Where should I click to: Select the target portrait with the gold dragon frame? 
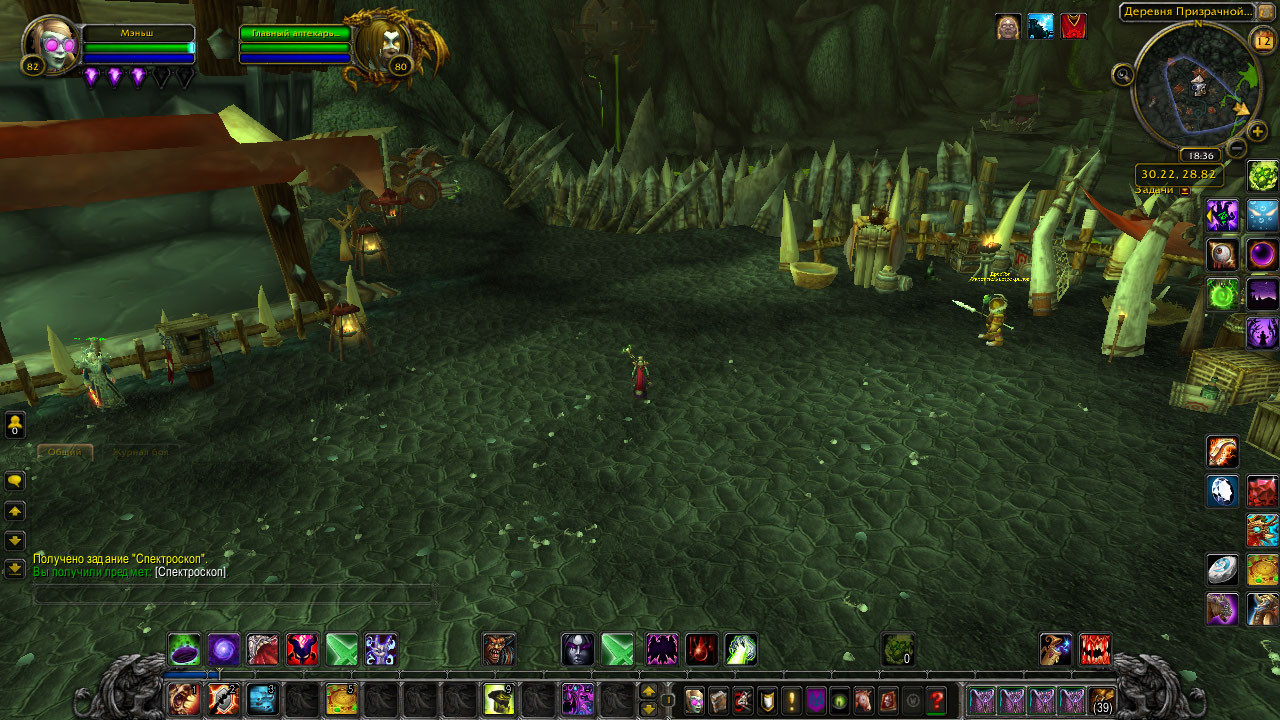pyautogui.click(x=387, y=42)
